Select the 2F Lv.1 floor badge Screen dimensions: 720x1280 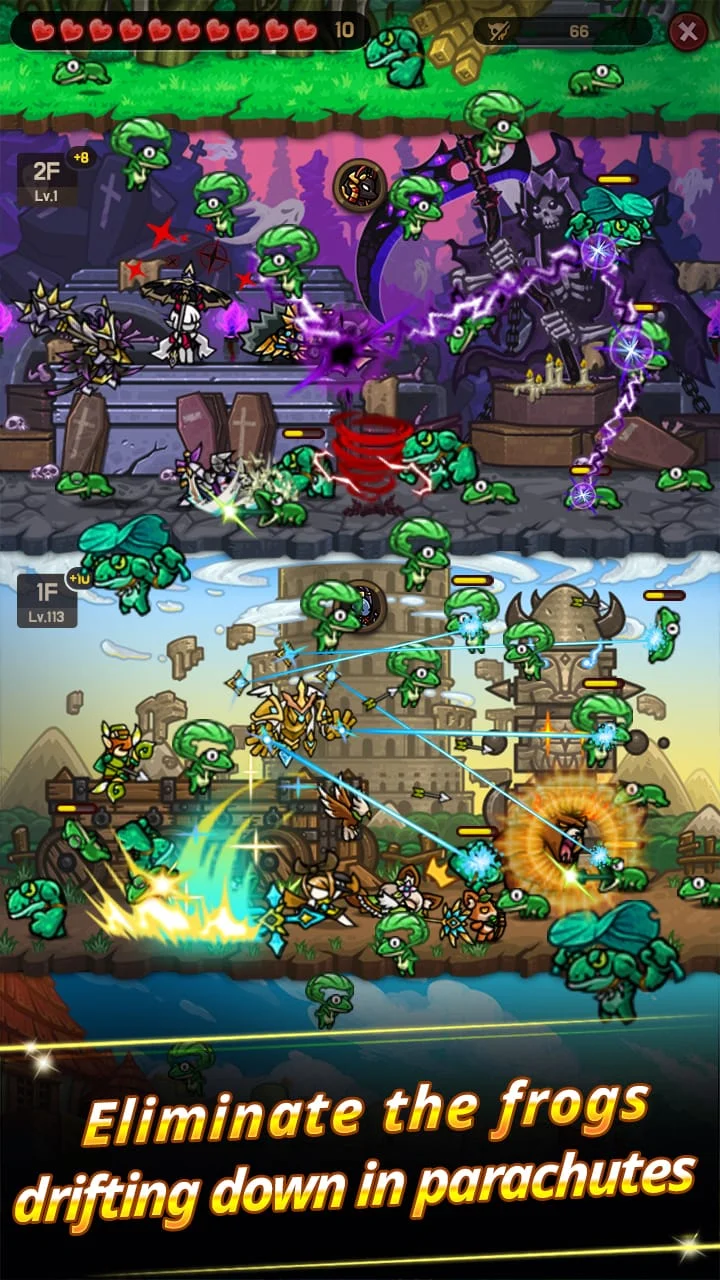[x=46, y=180]
